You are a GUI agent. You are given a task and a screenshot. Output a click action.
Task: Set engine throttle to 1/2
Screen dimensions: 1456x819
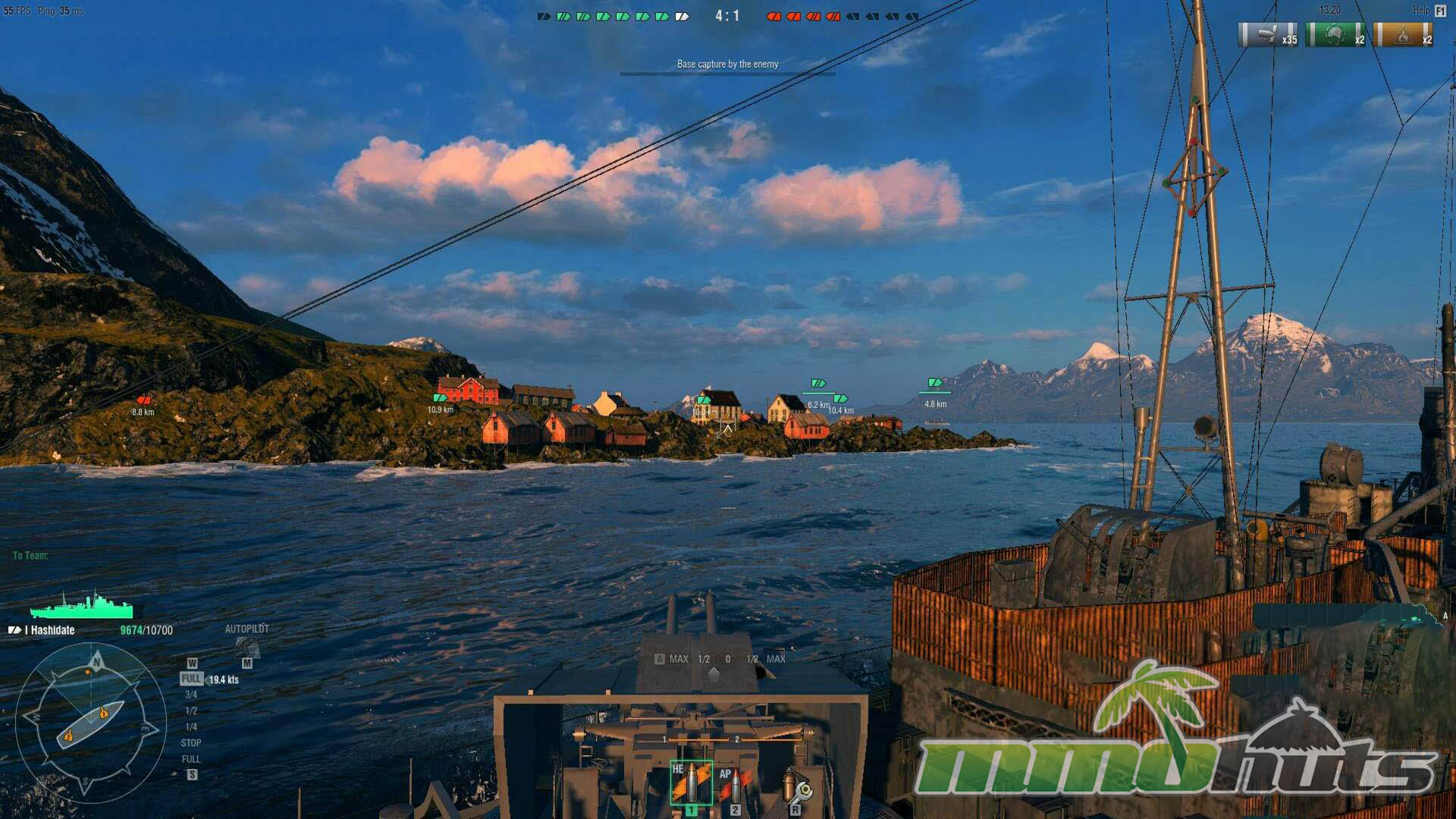[191, 711]
